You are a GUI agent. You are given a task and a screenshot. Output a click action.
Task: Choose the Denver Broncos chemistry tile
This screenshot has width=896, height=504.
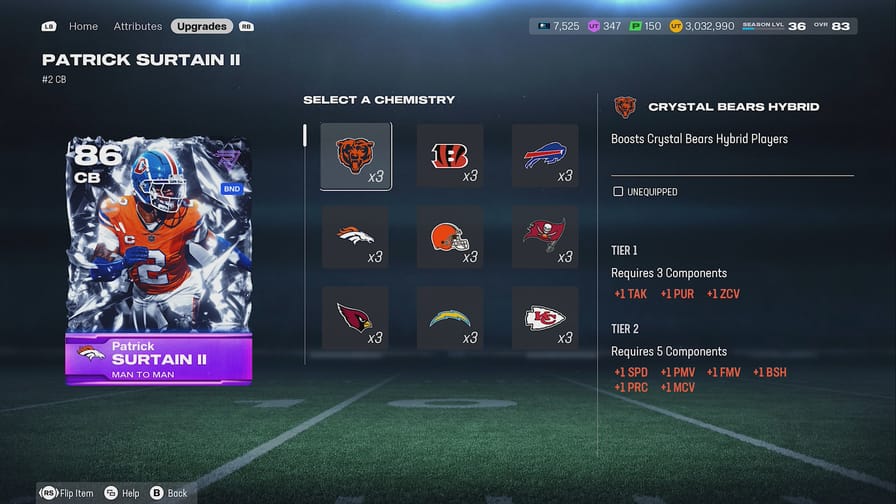355,237
